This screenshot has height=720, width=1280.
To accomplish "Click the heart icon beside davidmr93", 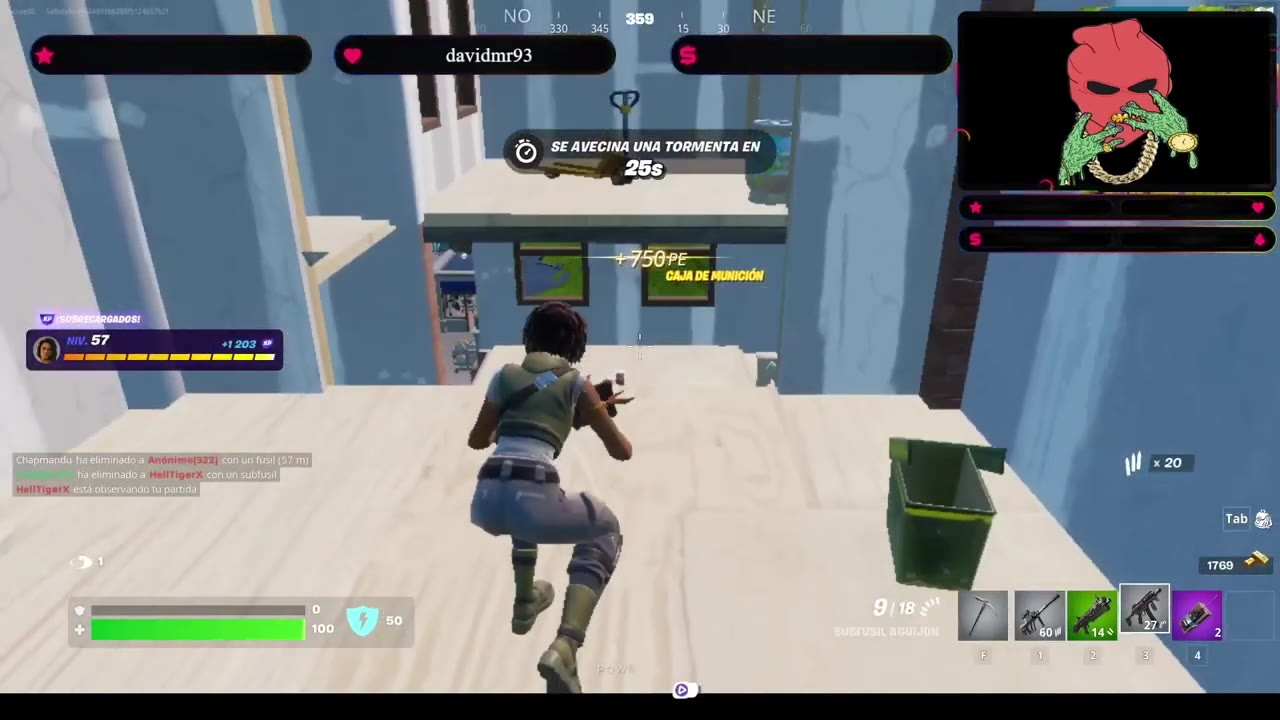I will pyautogui.click(x=353, y=56).
